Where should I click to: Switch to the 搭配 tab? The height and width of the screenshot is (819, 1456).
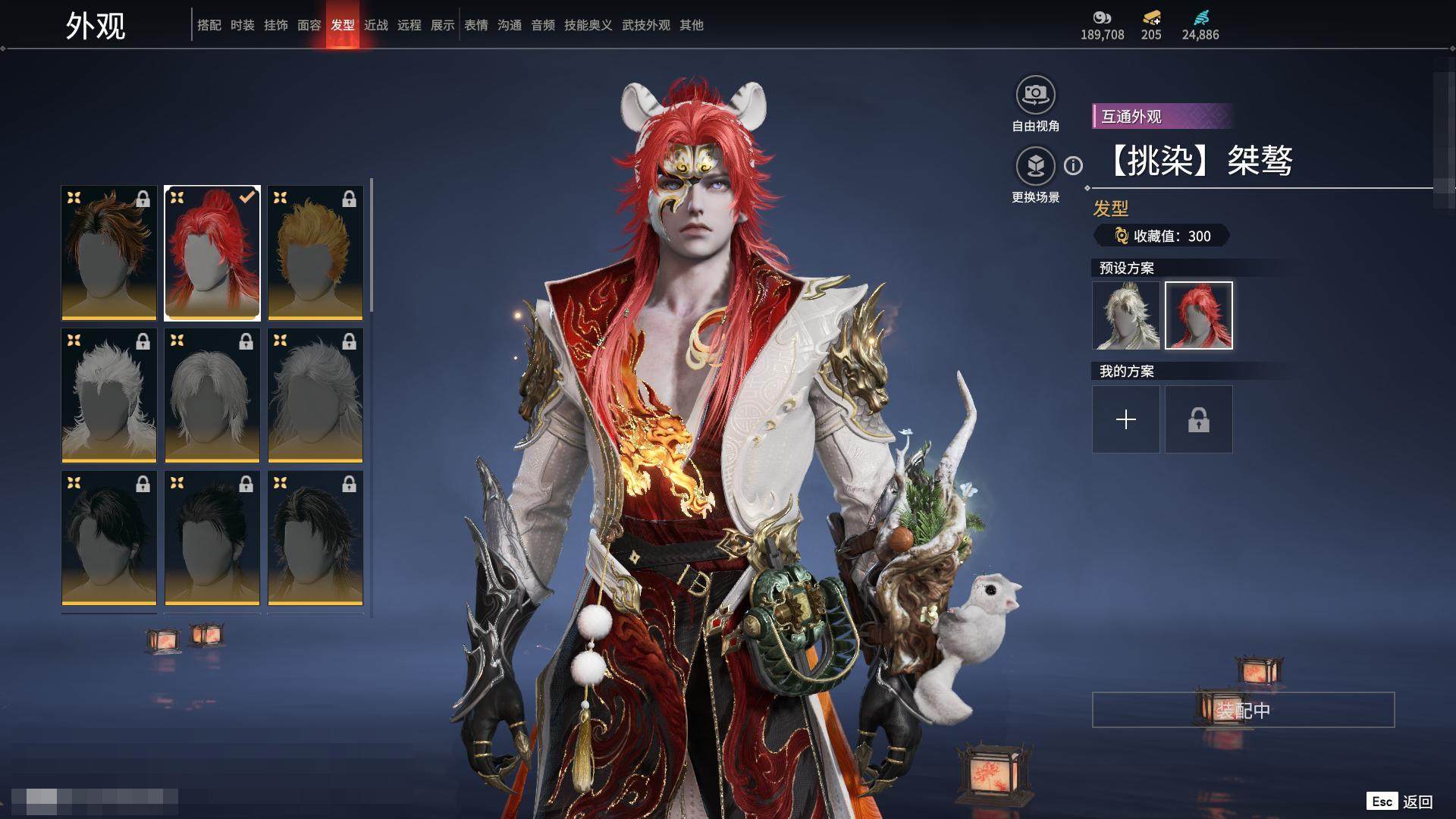pos(209,25)
